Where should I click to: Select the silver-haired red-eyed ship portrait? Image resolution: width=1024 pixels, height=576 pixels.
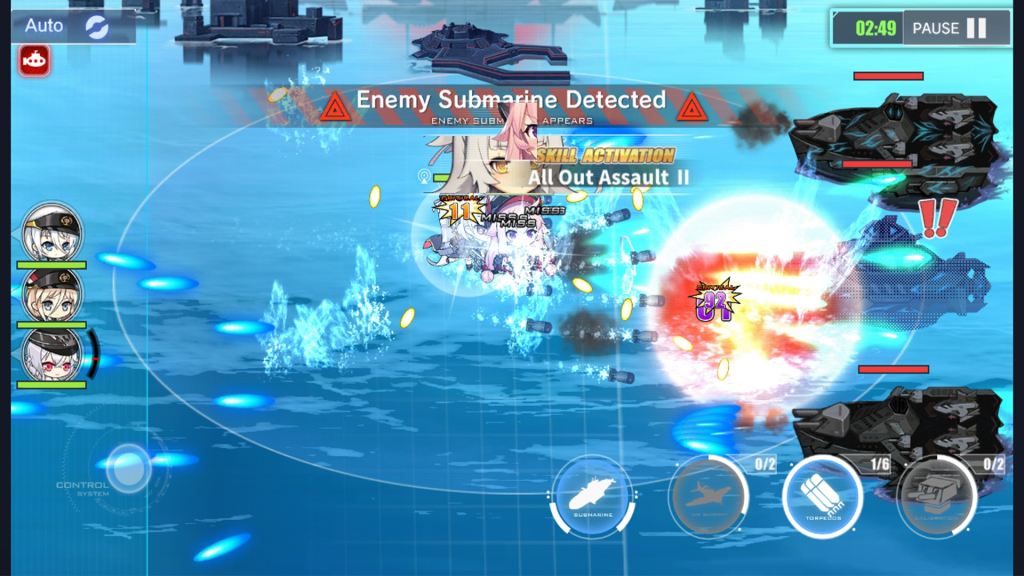(52, 355)
